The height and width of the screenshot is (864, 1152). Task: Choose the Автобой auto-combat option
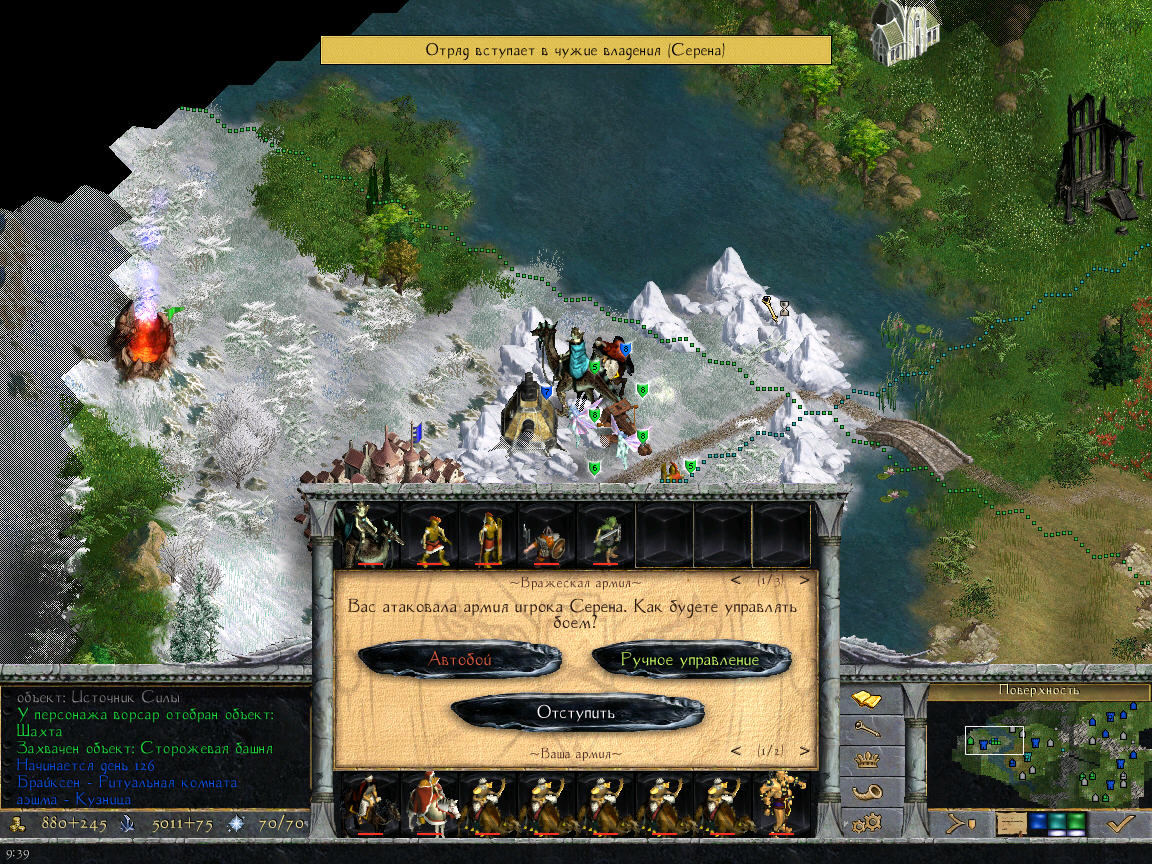460,659
